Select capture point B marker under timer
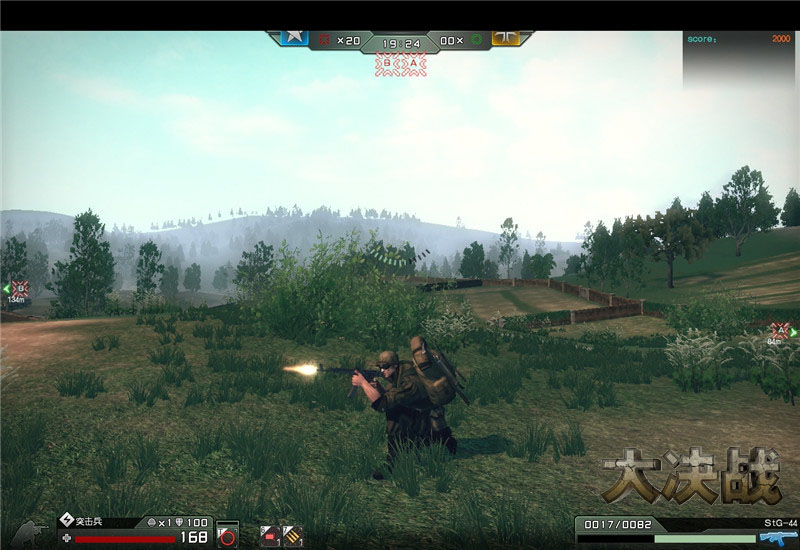Image resolution: width=800 pixels, height=550 pixels. click(387, 62)
